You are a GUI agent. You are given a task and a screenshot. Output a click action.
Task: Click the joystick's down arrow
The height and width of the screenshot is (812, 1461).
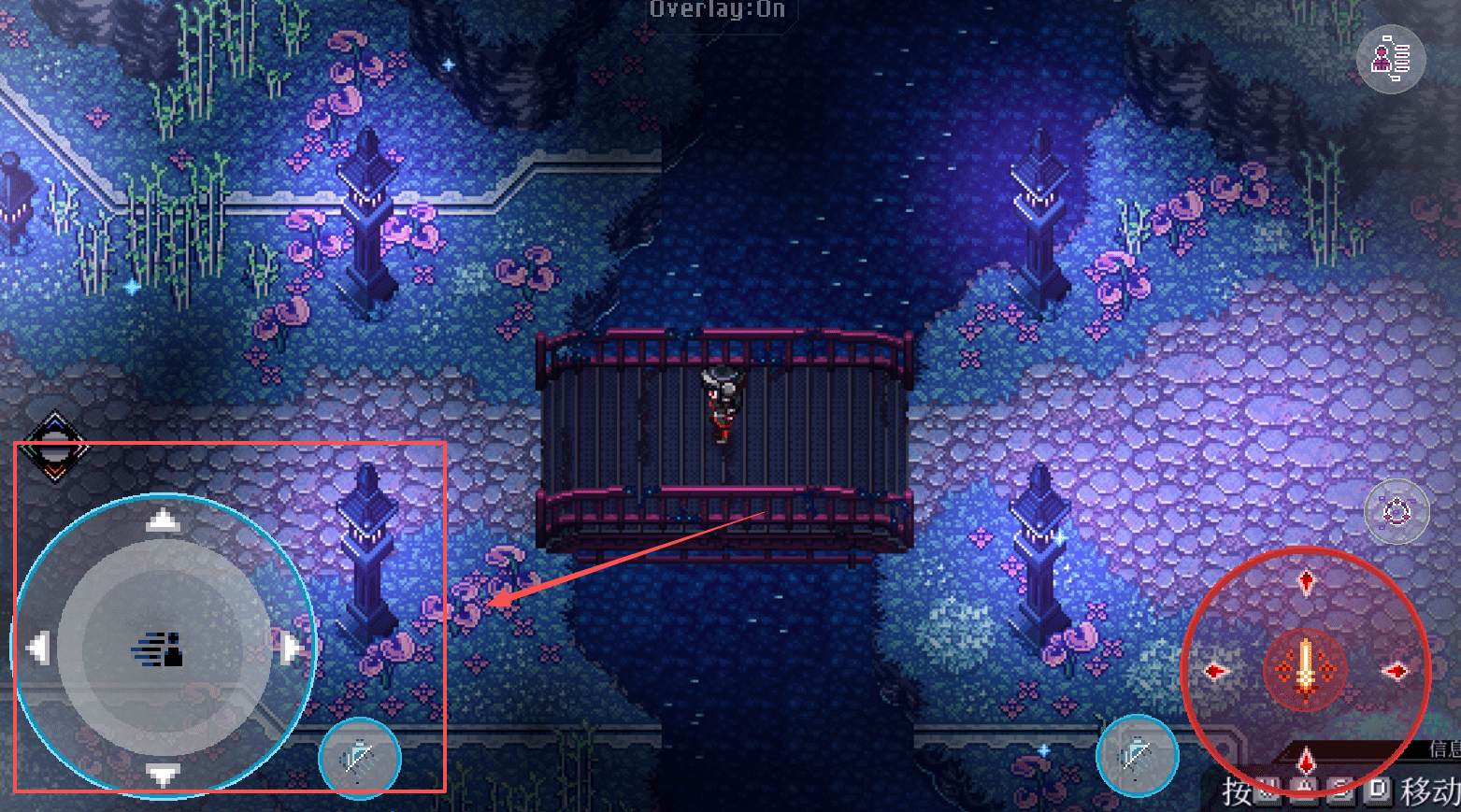point(164,775)
